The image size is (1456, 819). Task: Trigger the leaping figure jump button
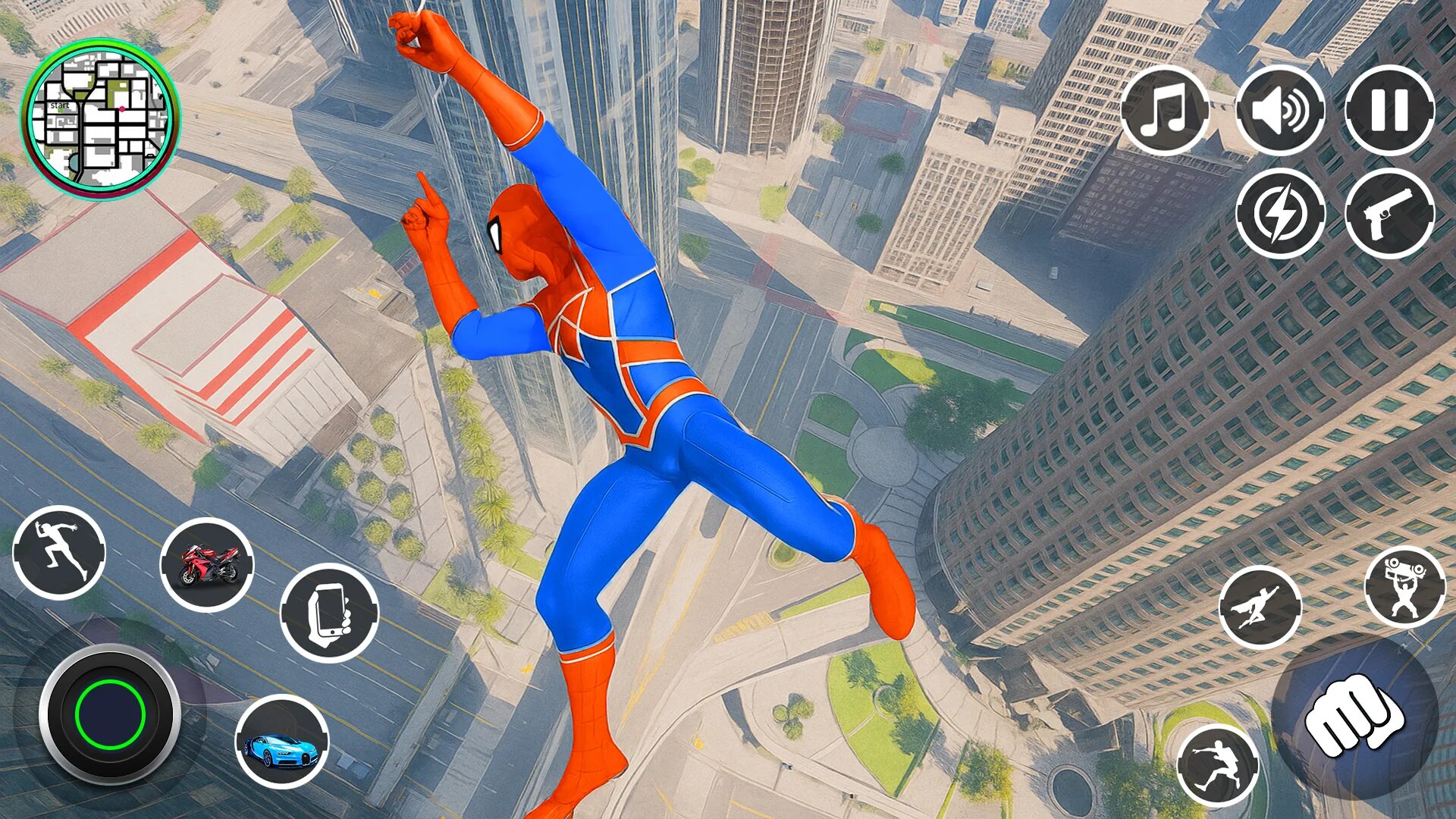point(1217,766)
